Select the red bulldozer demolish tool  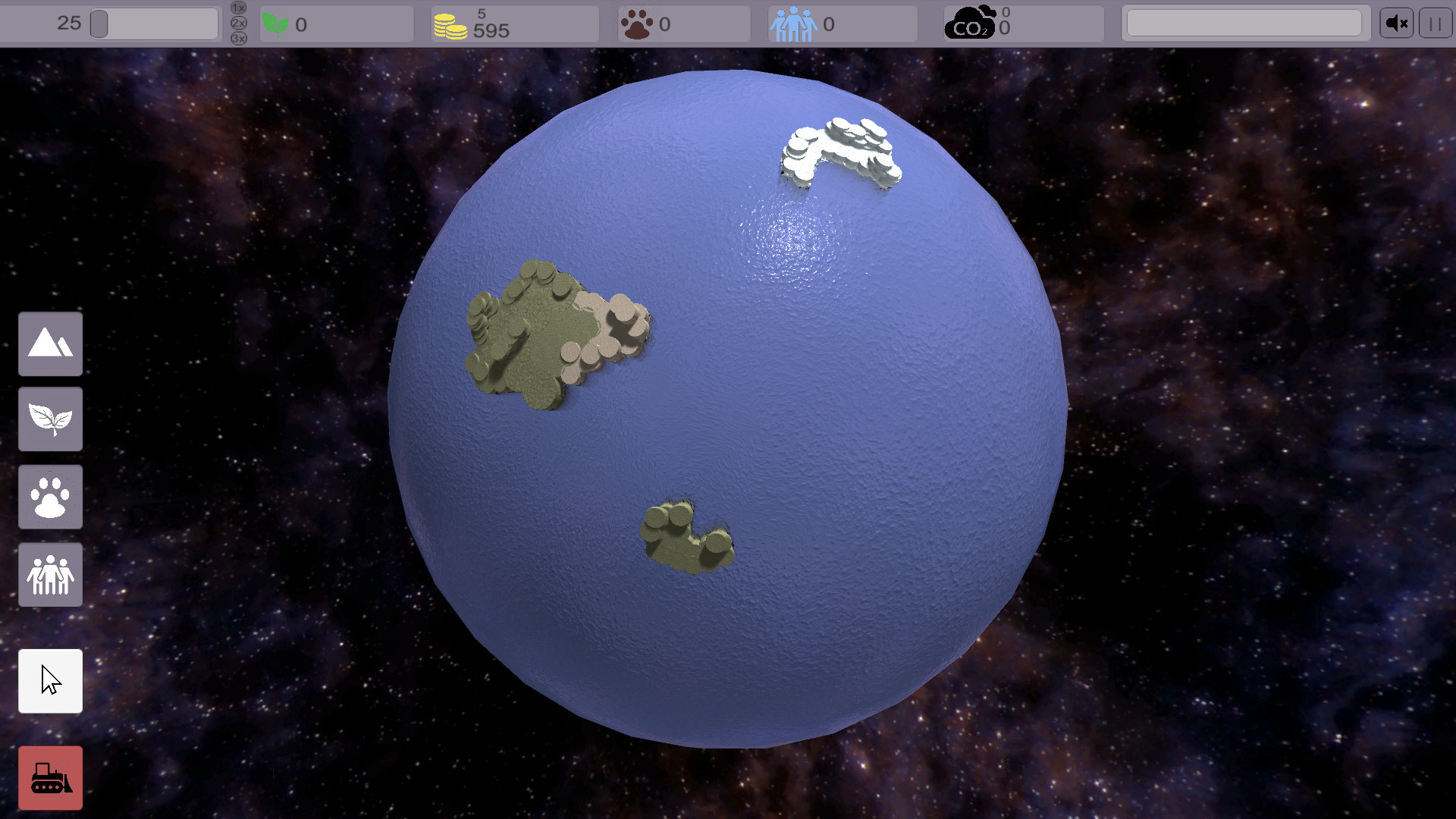click(50, 777)
